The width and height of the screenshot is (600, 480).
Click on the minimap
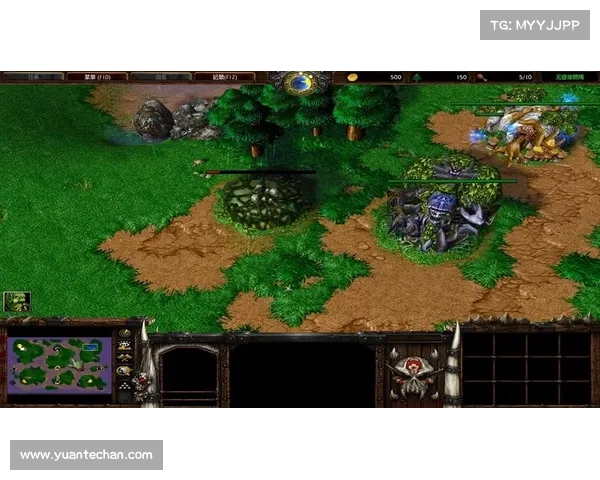tap(58, 365)
